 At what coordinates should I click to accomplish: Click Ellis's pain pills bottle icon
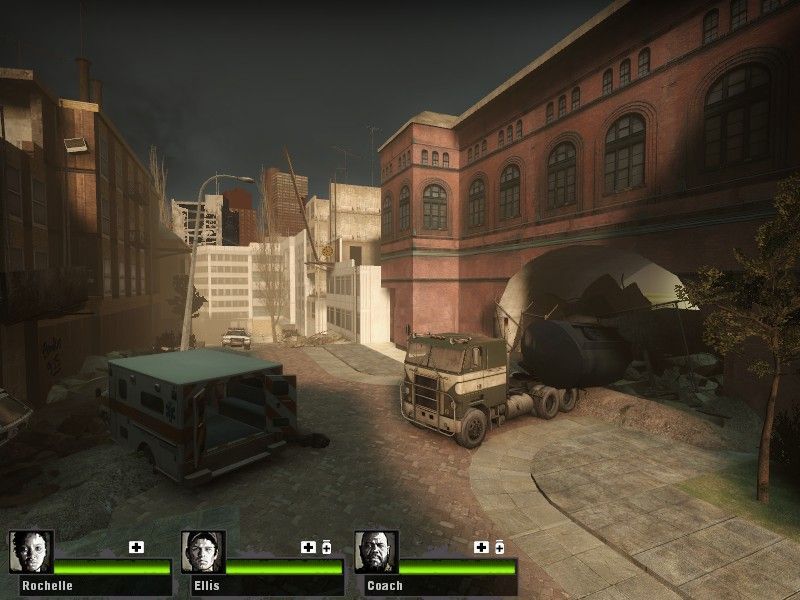(x=326, y=547)
